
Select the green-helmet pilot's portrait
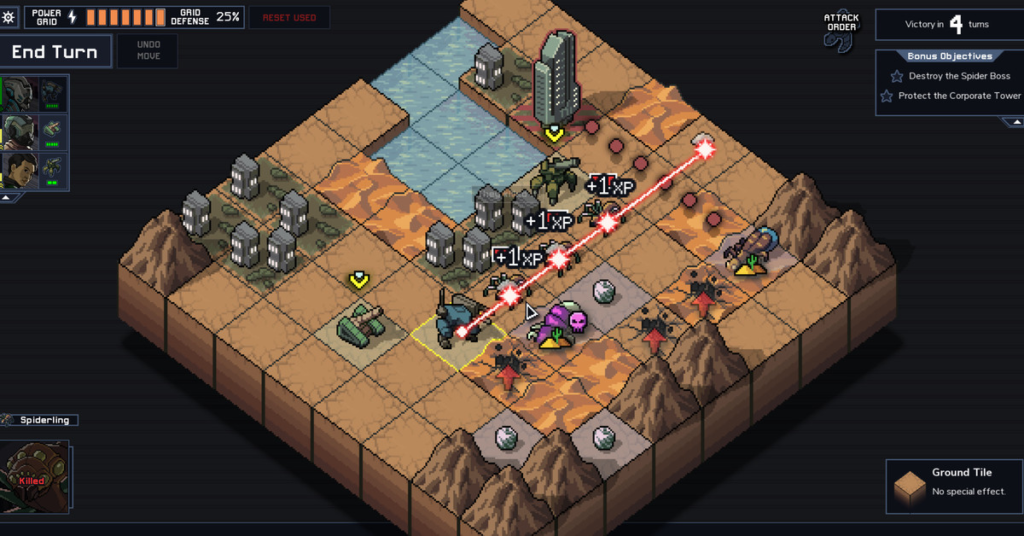coord(19,132)
